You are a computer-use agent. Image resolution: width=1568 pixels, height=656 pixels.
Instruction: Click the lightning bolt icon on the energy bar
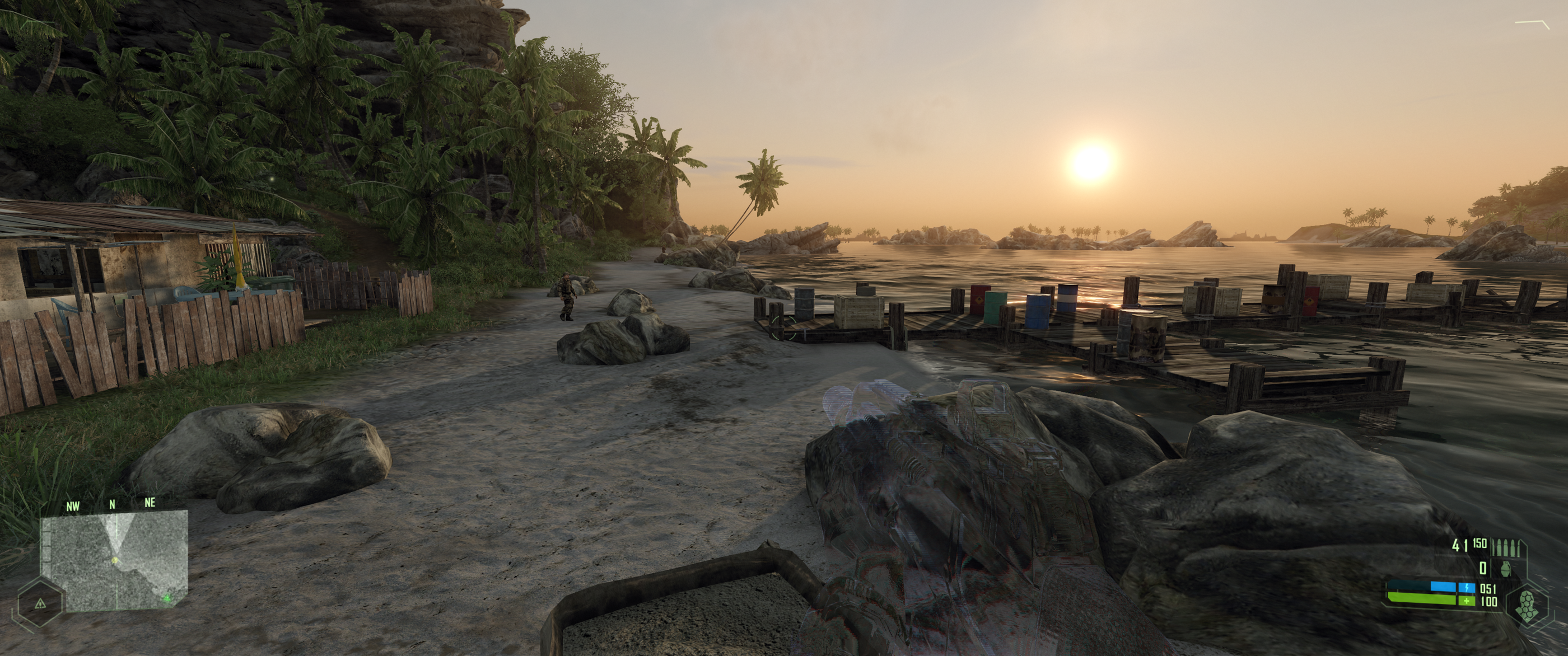click(x=1467, y=588)
